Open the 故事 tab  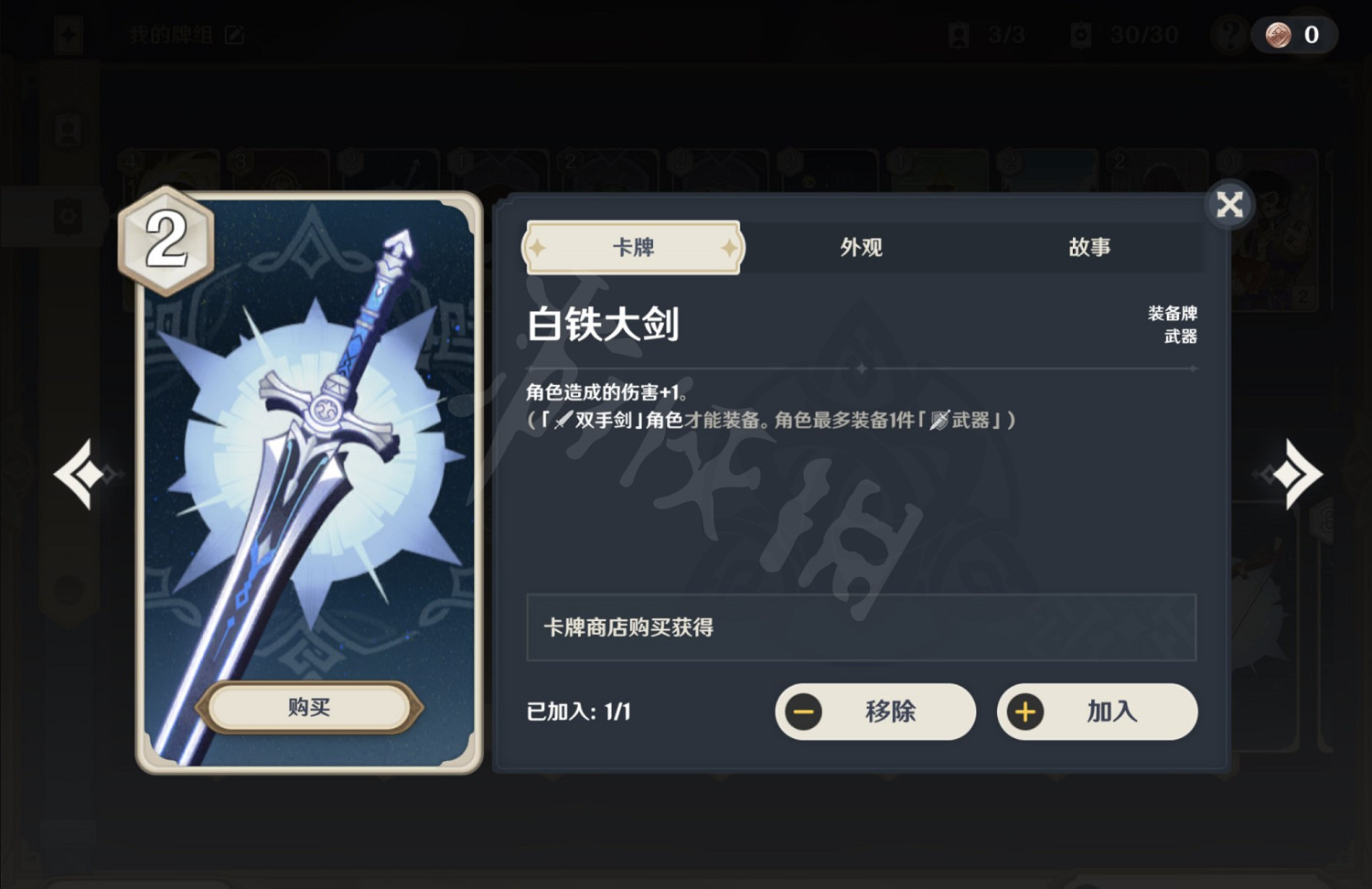[1090, 247]
